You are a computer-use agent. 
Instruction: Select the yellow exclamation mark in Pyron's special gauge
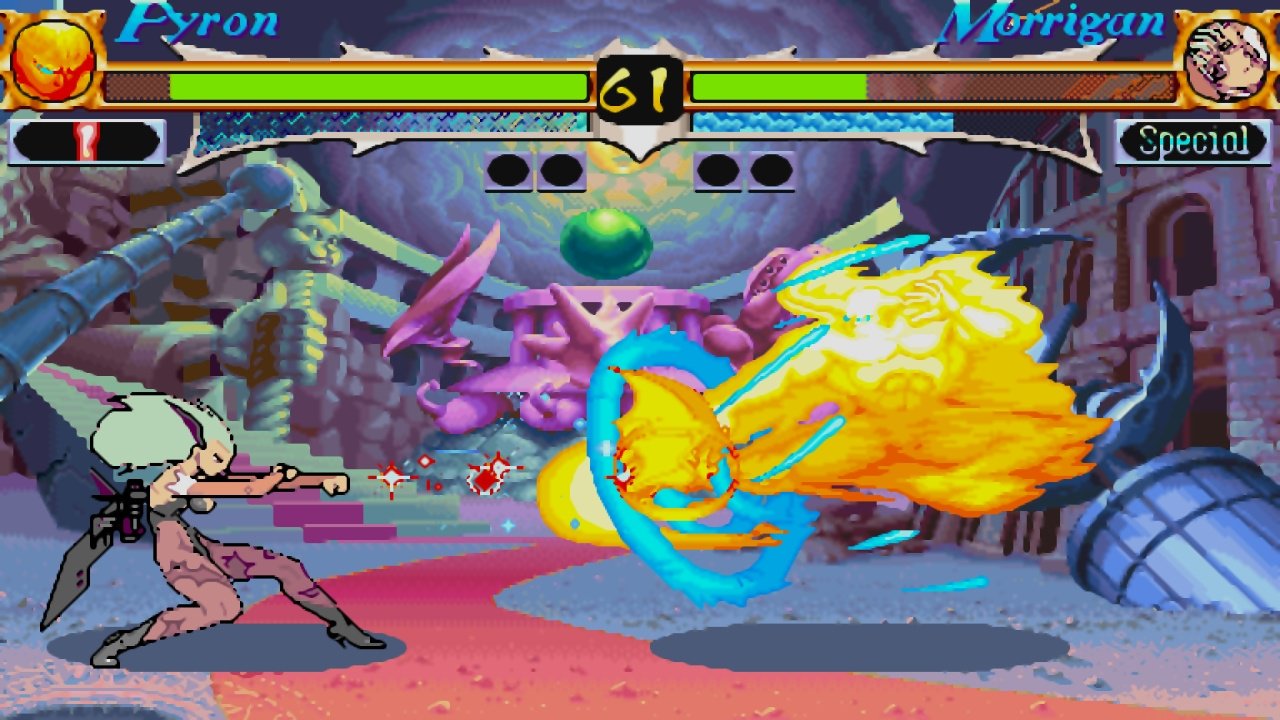tap(86, 141)
